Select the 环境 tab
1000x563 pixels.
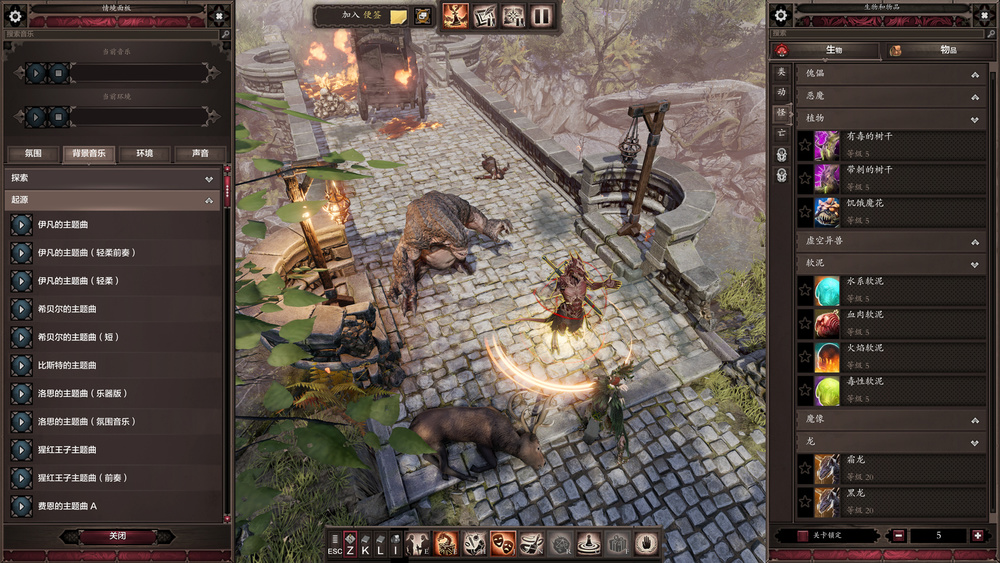(x=145, y=154)
